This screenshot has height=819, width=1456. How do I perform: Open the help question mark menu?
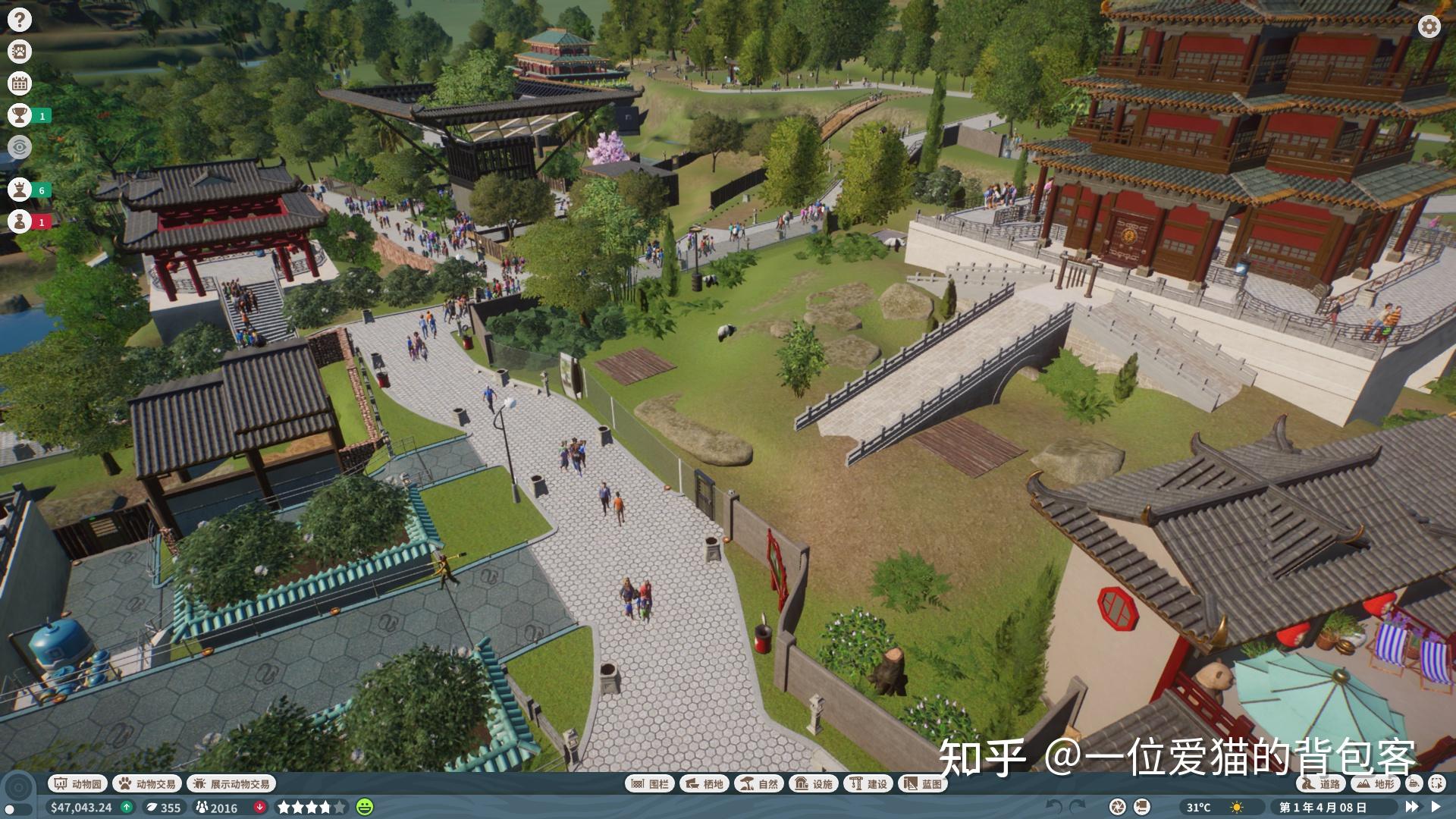pos(20,20)
